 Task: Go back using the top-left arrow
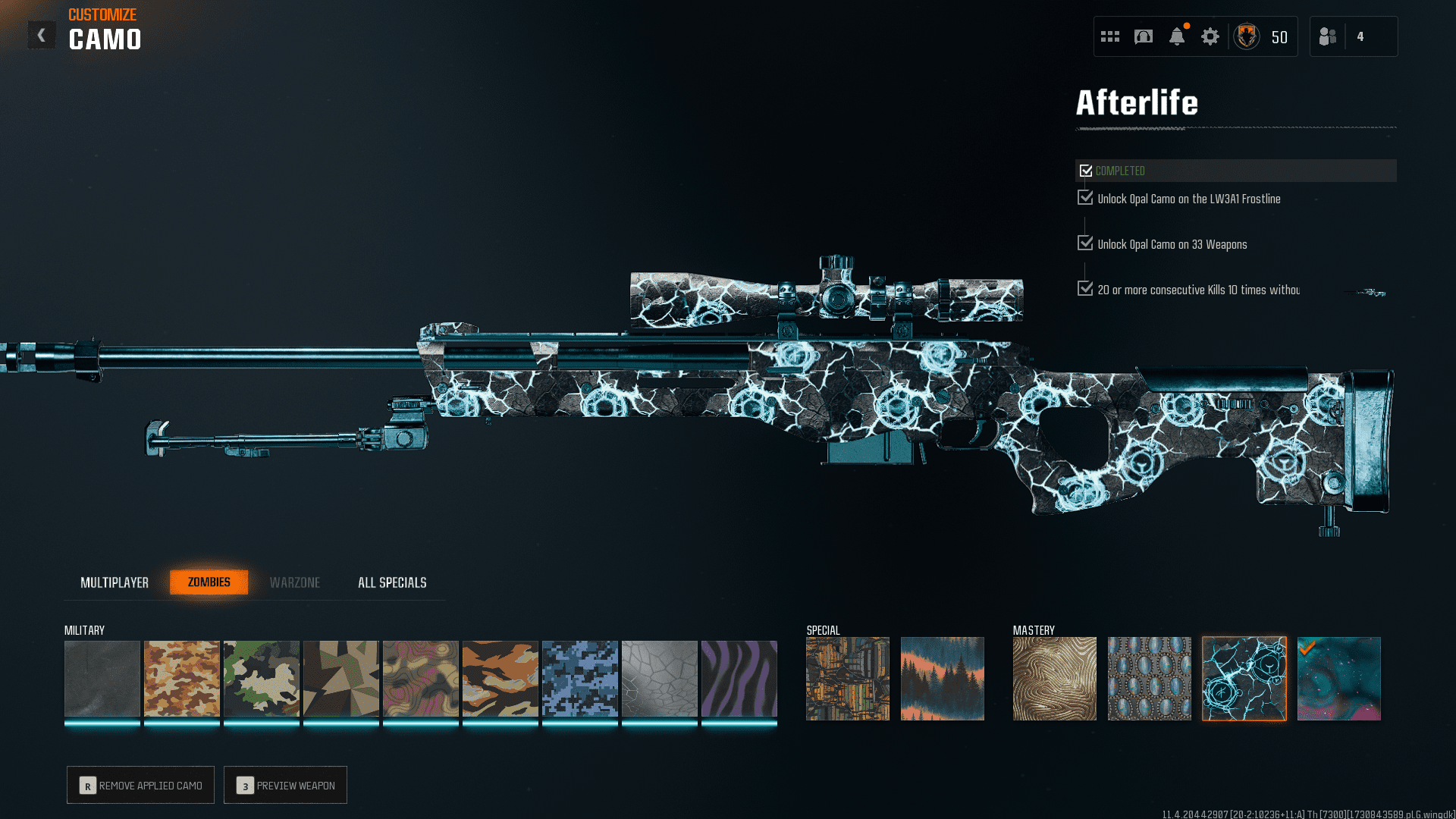pyautogui.click(x=42, y=36)
